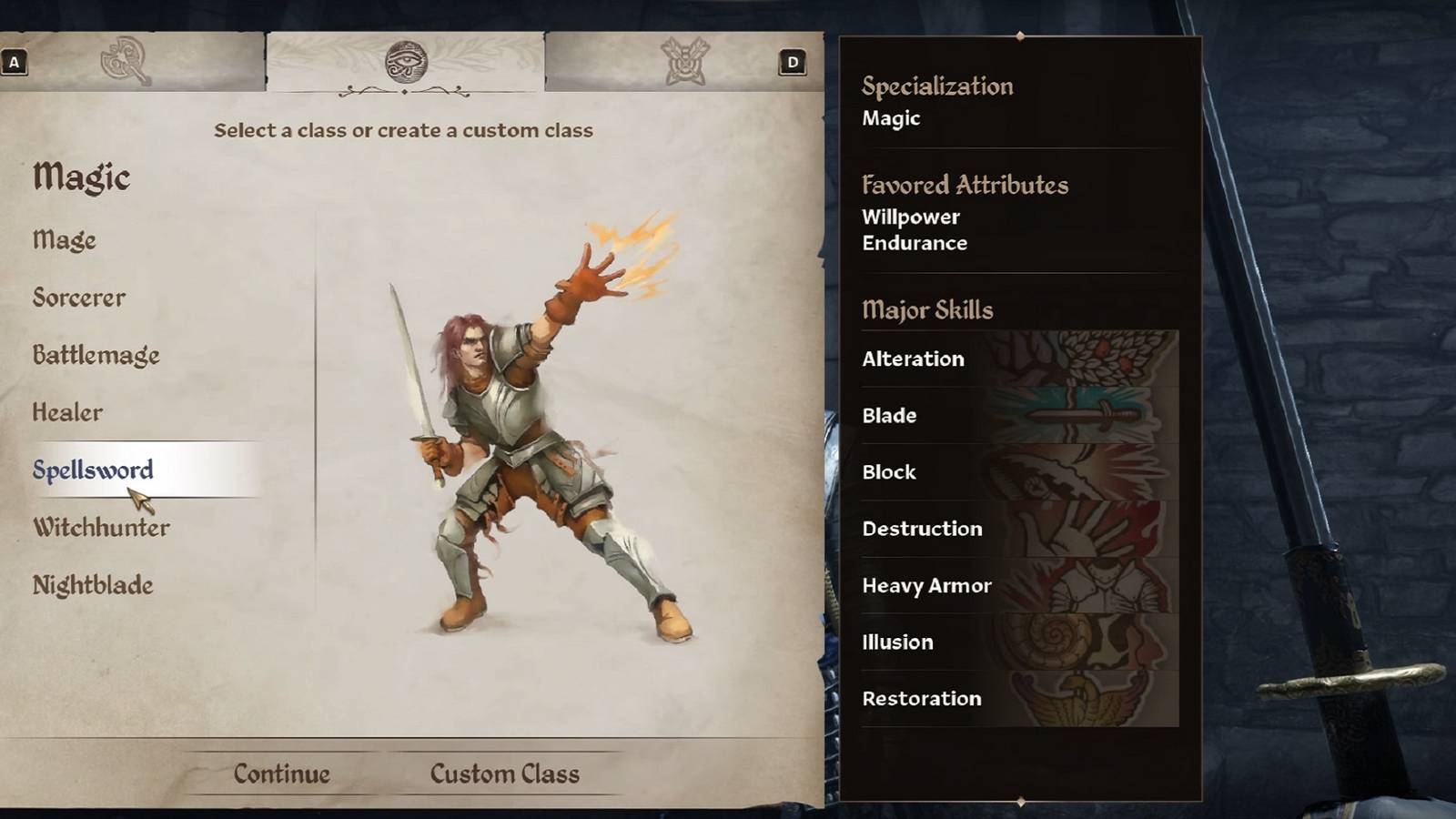Select the Healer class
The height and width of the screenshot is (819, 1456).
tap(67, 412)
